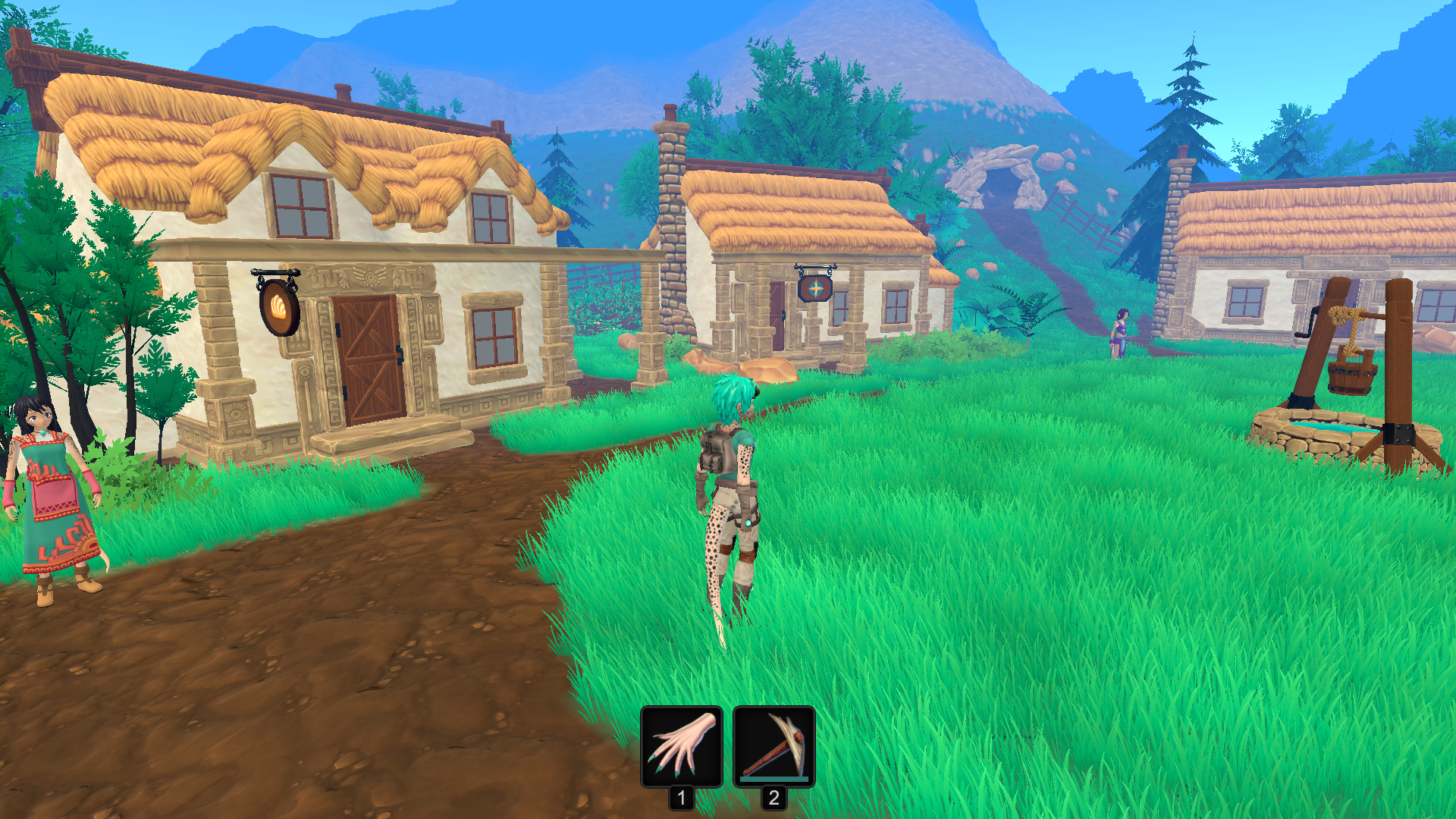Select the clawed hand hotbar slot

tap(681, 747)
